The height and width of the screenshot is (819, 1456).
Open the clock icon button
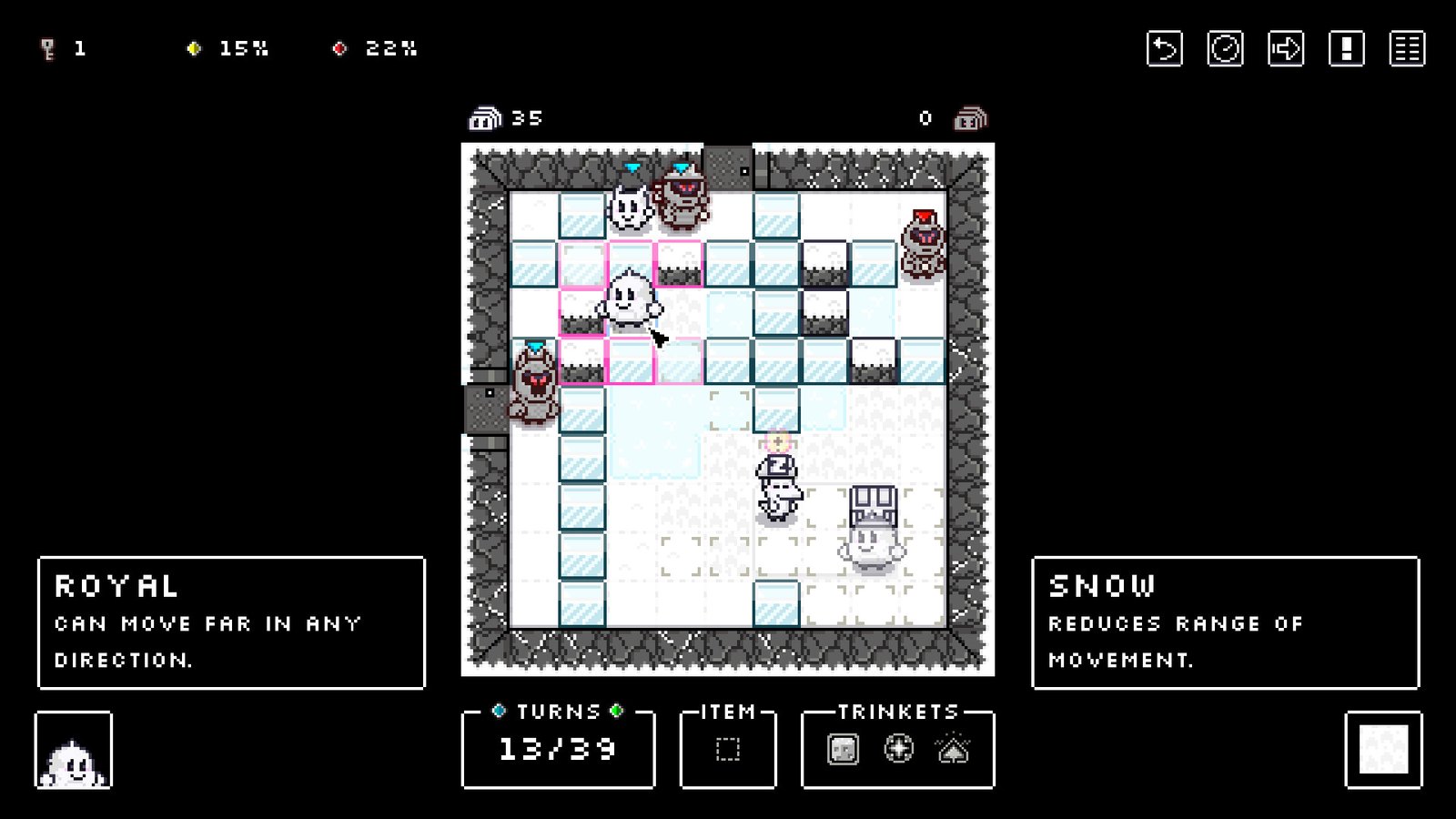pos(1225,49)
